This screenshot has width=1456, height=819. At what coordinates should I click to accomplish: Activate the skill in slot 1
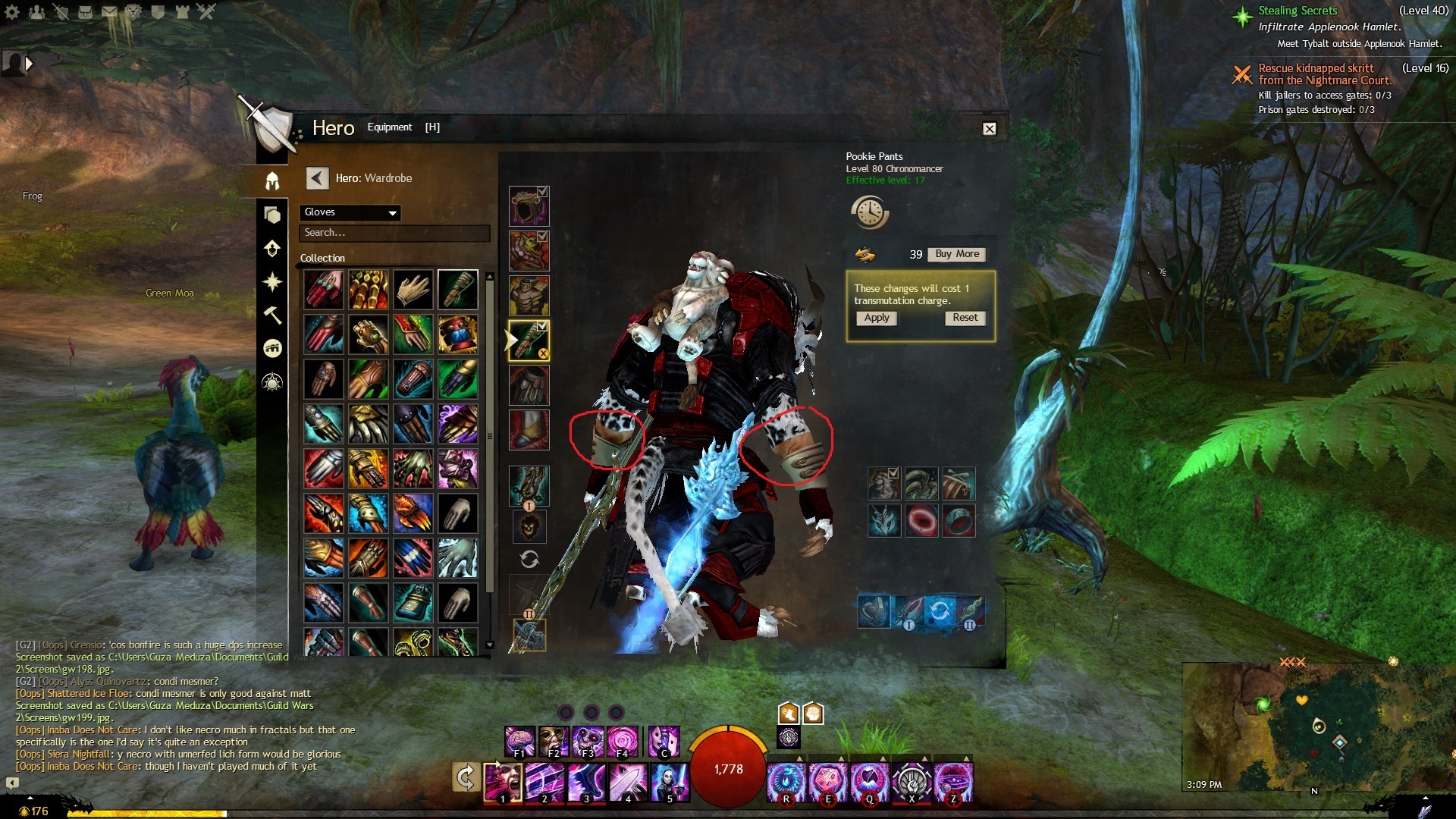(503, 782)
